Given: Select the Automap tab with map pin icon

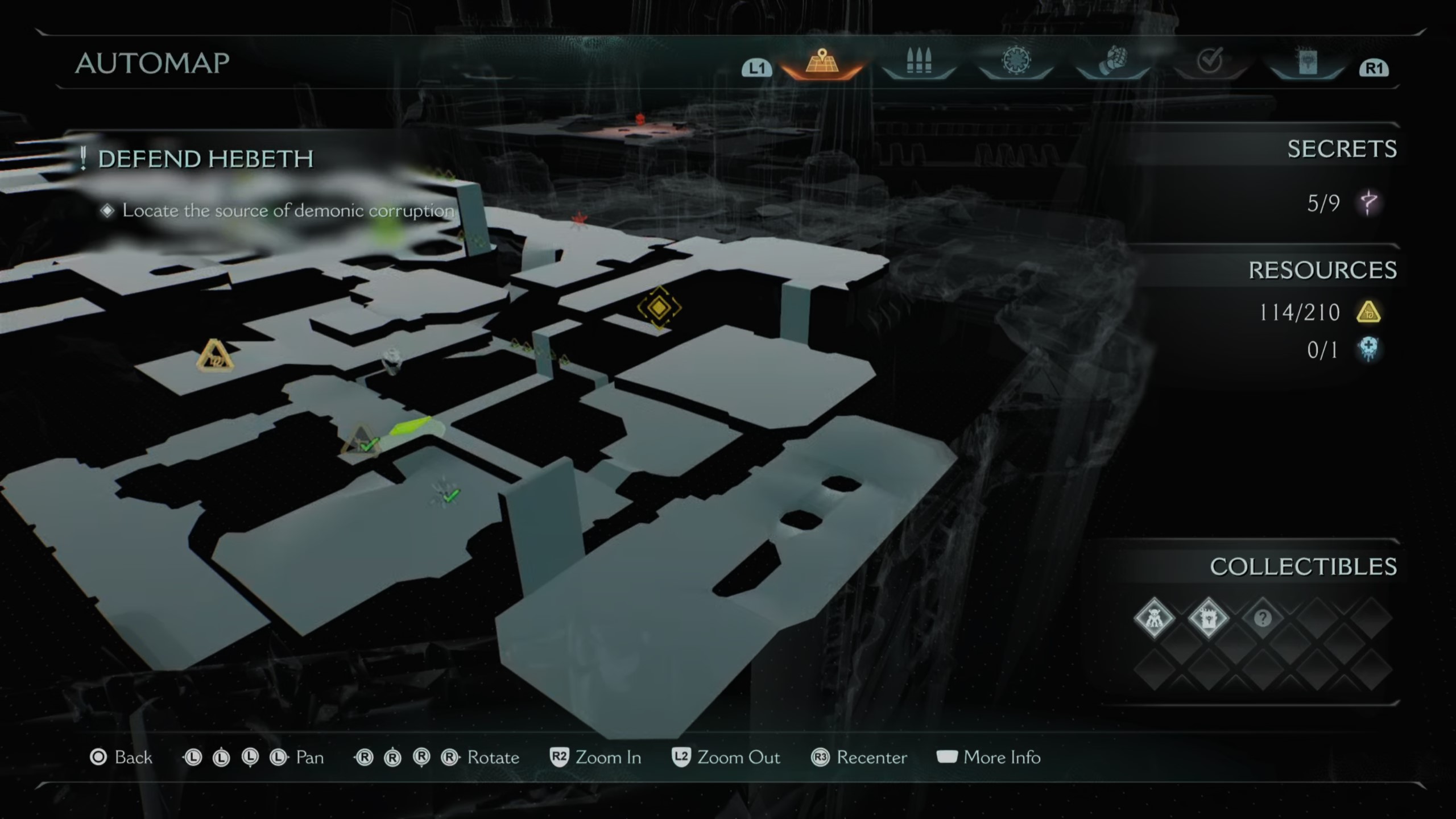Looking at the screenshot, I should tap(821, 63).
